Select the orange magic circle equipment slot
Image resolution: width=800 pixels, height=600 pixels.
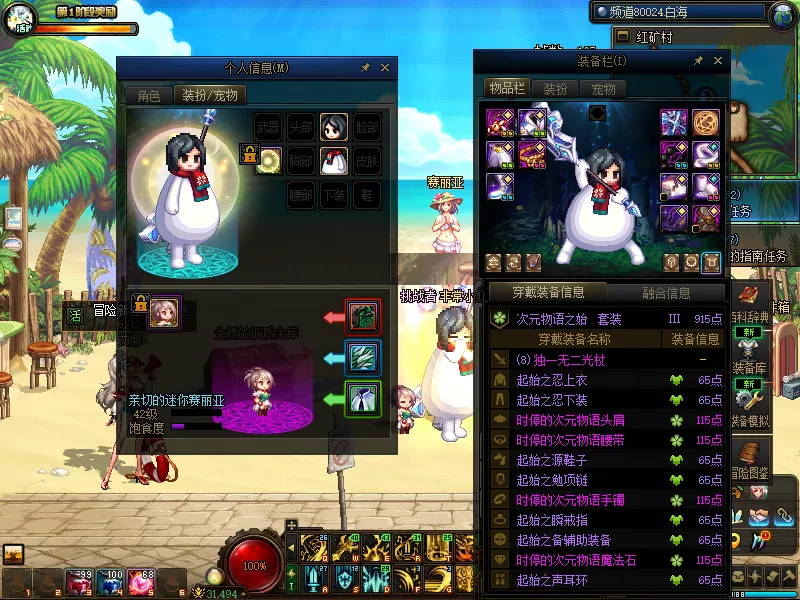tap(706, 123)
